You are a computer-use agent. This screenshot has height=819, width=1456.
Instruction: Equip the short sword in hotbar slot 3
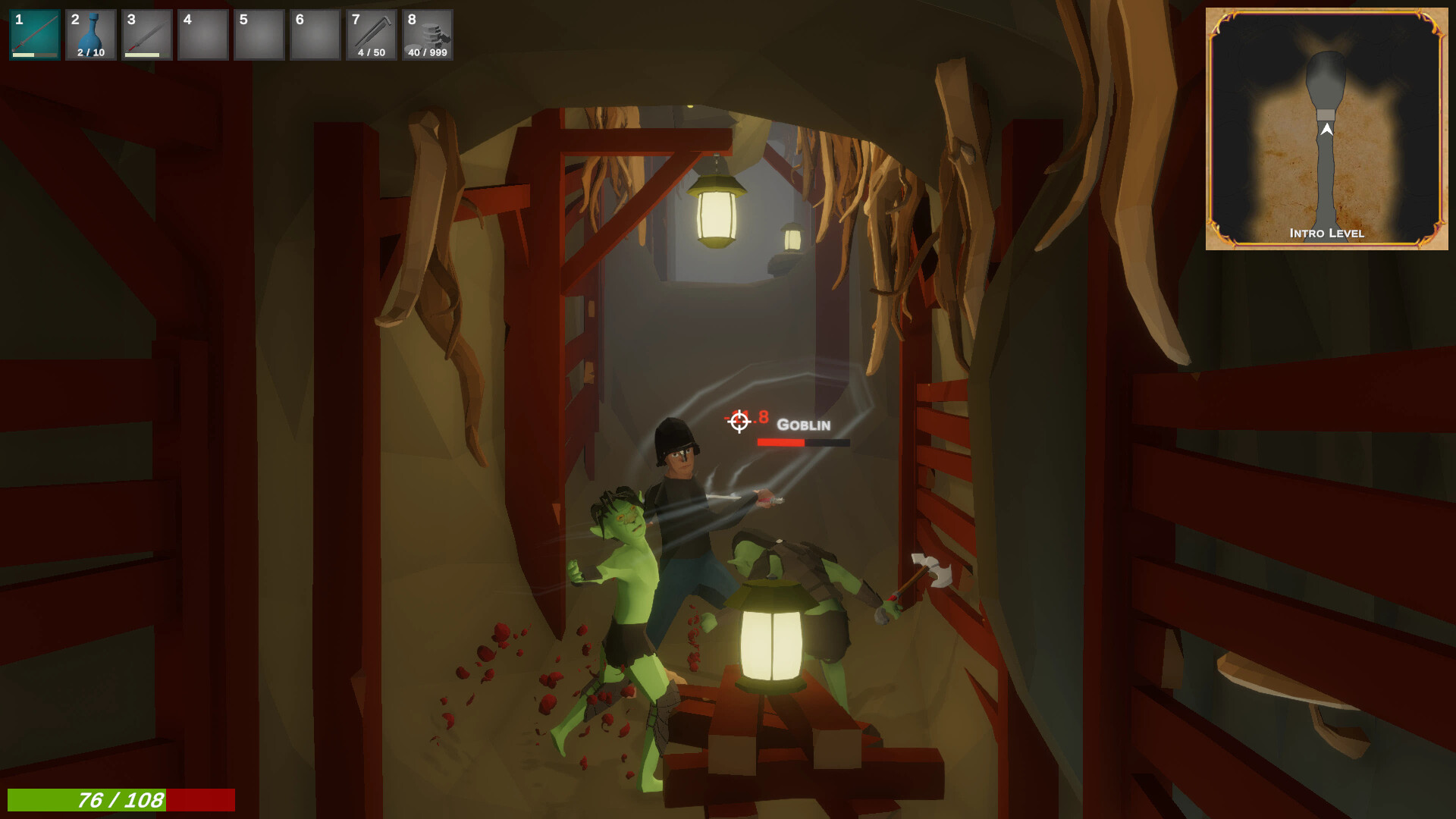146,34
